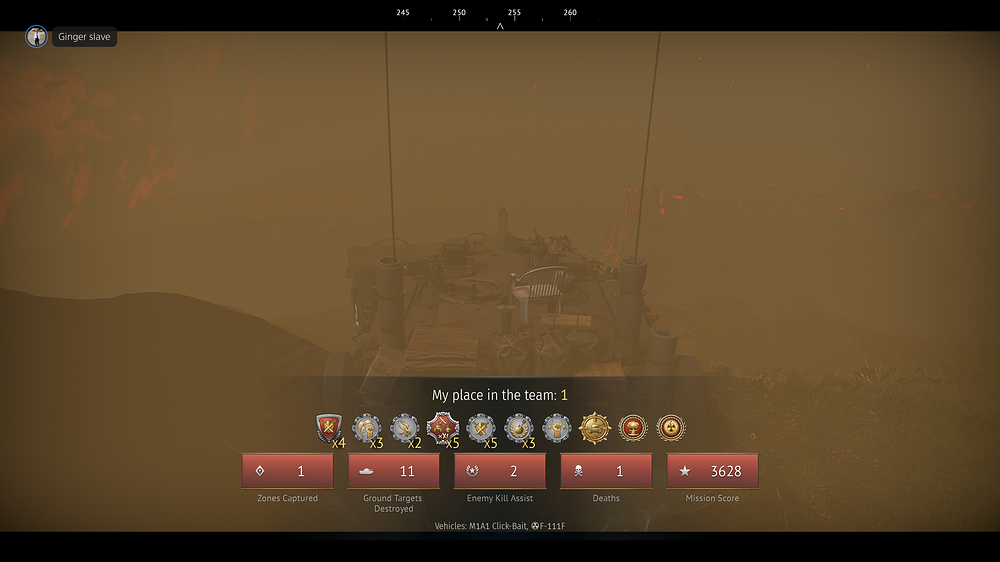Click the radiation symbol award medal
1000x562 pixels.
pos(671,429)
